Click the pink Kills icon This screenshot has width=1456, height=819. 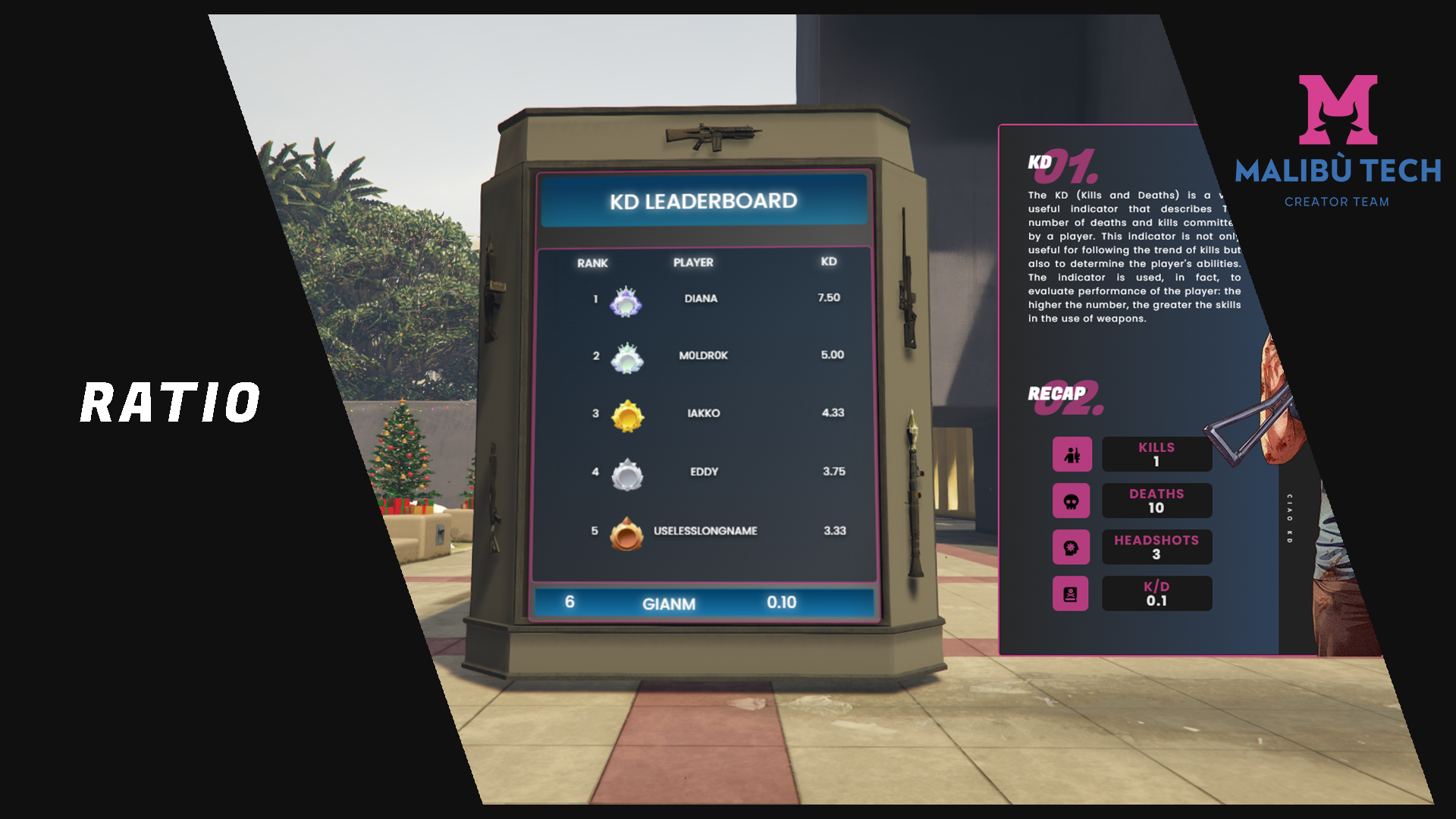click(x=1072, y=454)
